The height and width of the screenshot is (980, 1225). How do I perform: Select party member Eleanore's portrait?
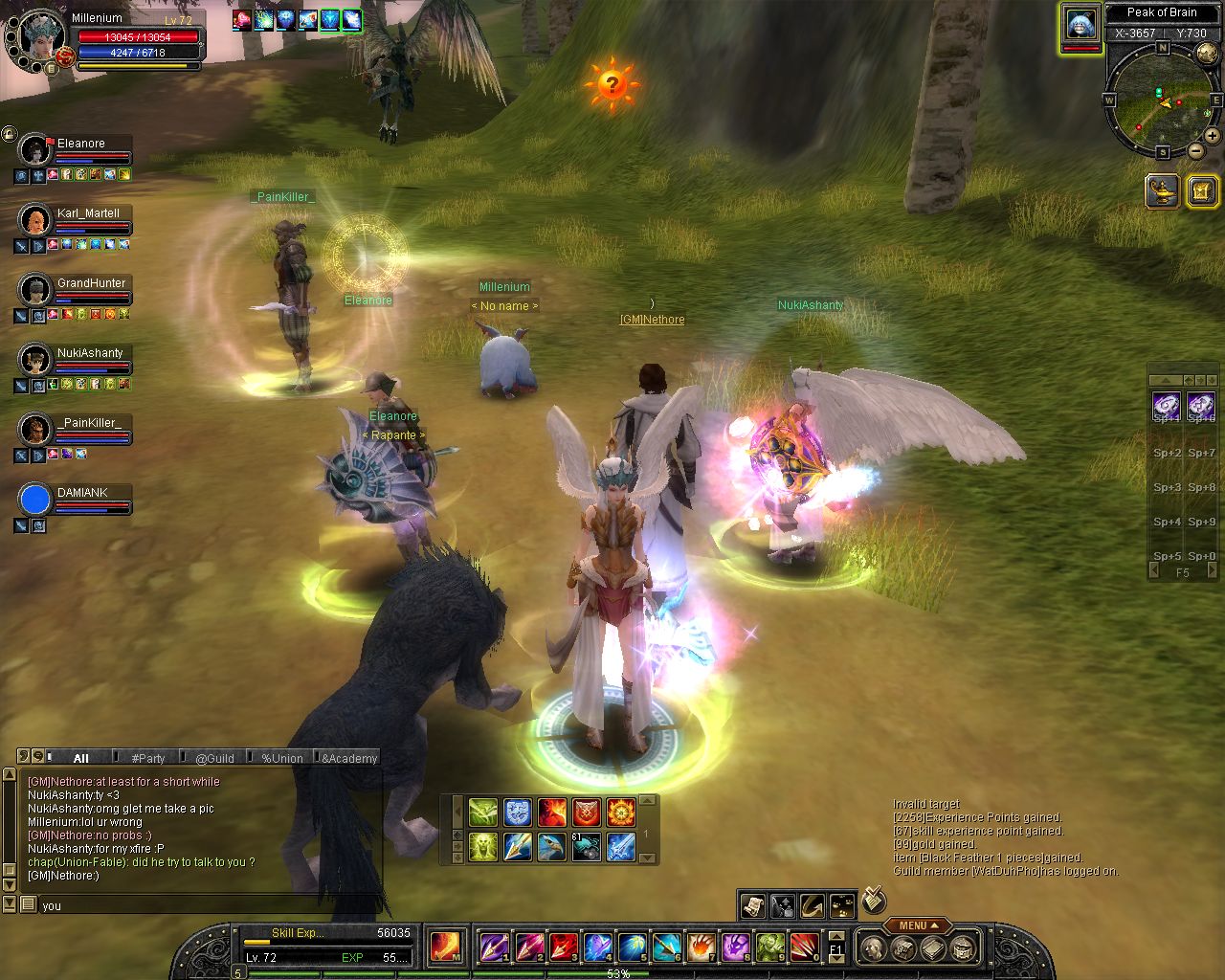click(34, 150)
